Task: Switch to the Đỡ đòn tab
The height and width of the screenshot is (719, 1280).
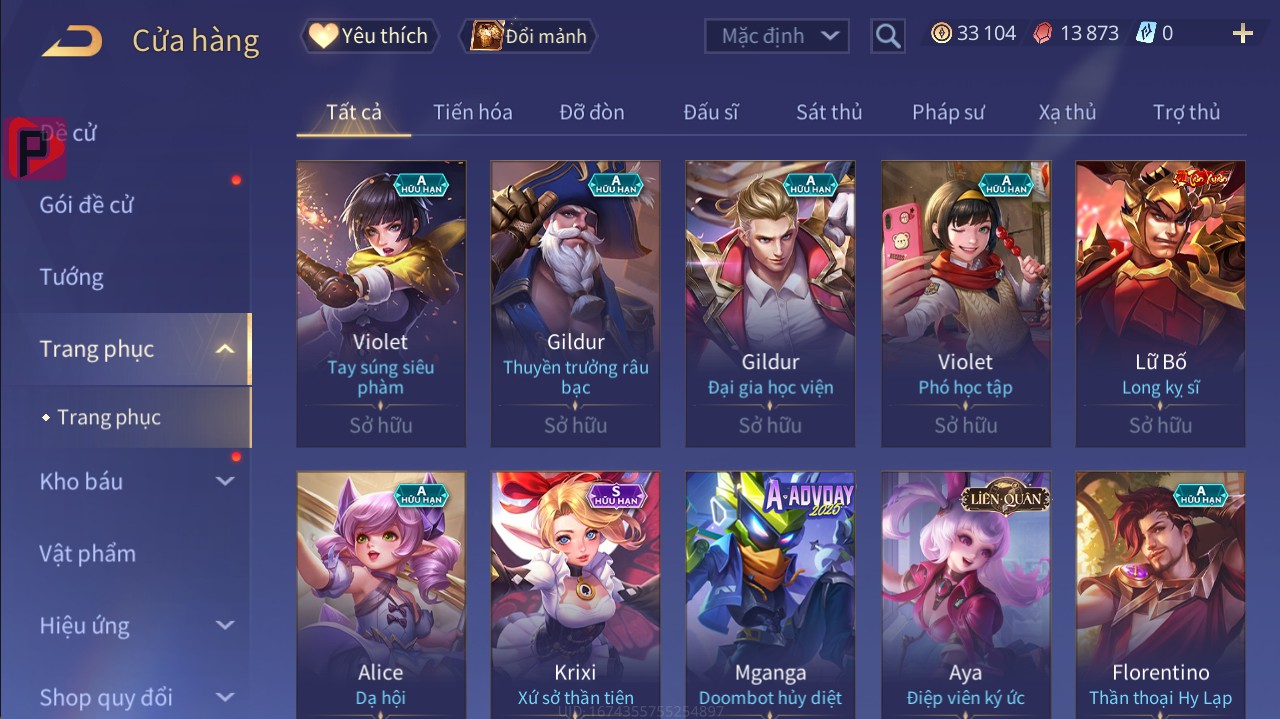Action: 592,112
